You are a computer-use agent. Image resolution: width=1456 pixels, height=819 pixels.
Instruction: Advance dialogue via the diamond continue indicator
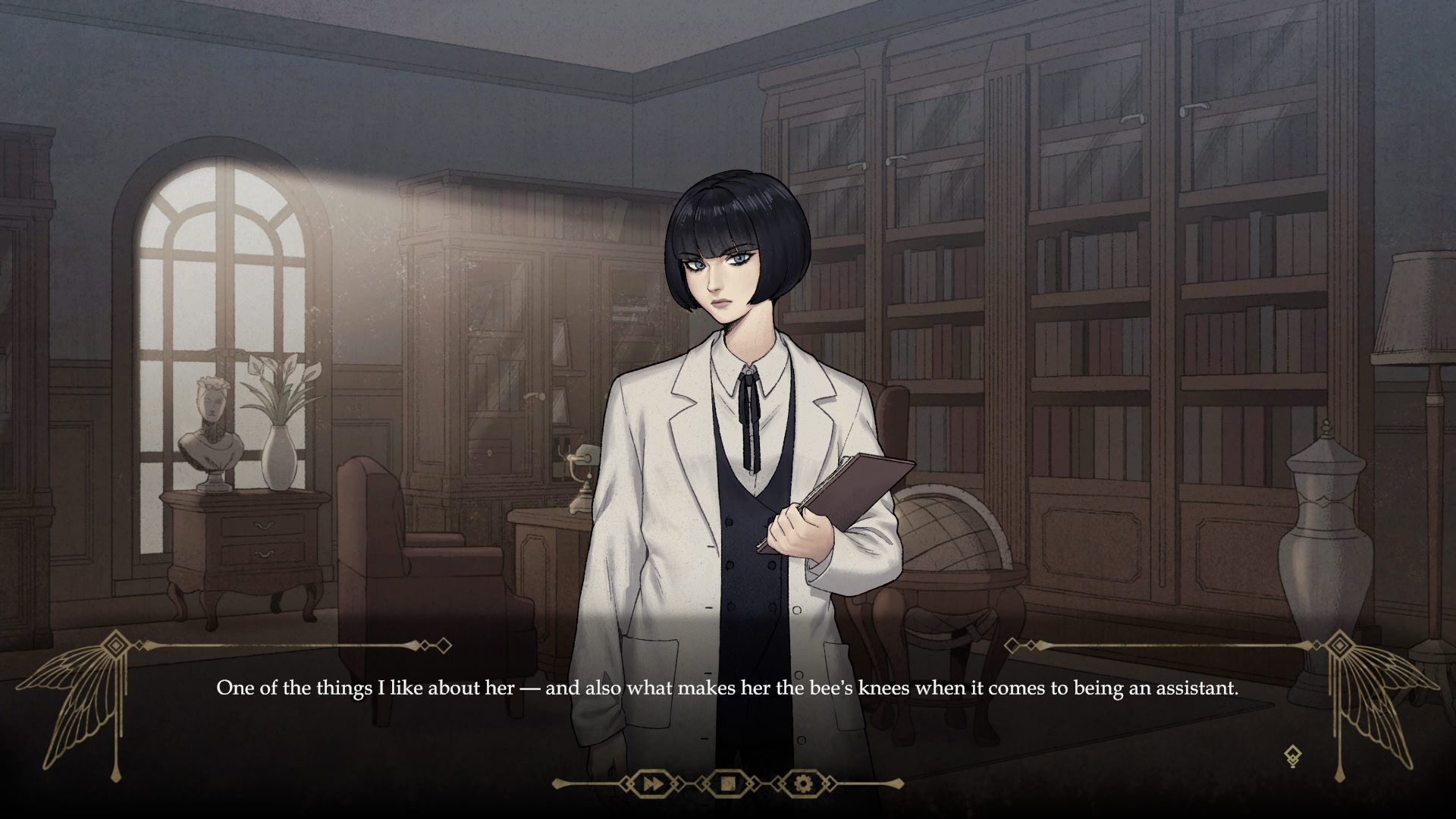1293,756
